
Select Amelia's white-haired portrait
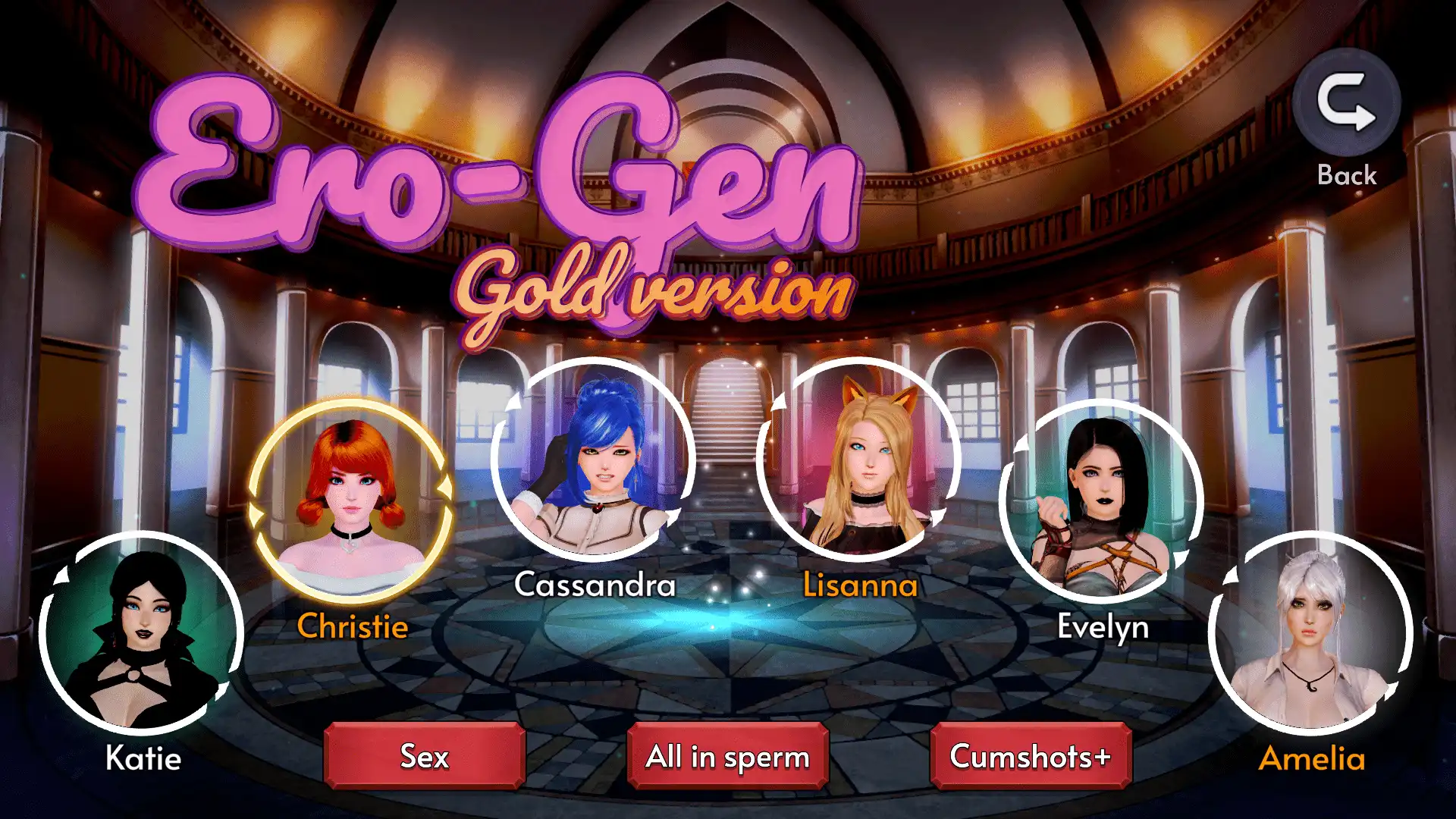tap(1311, 634)
